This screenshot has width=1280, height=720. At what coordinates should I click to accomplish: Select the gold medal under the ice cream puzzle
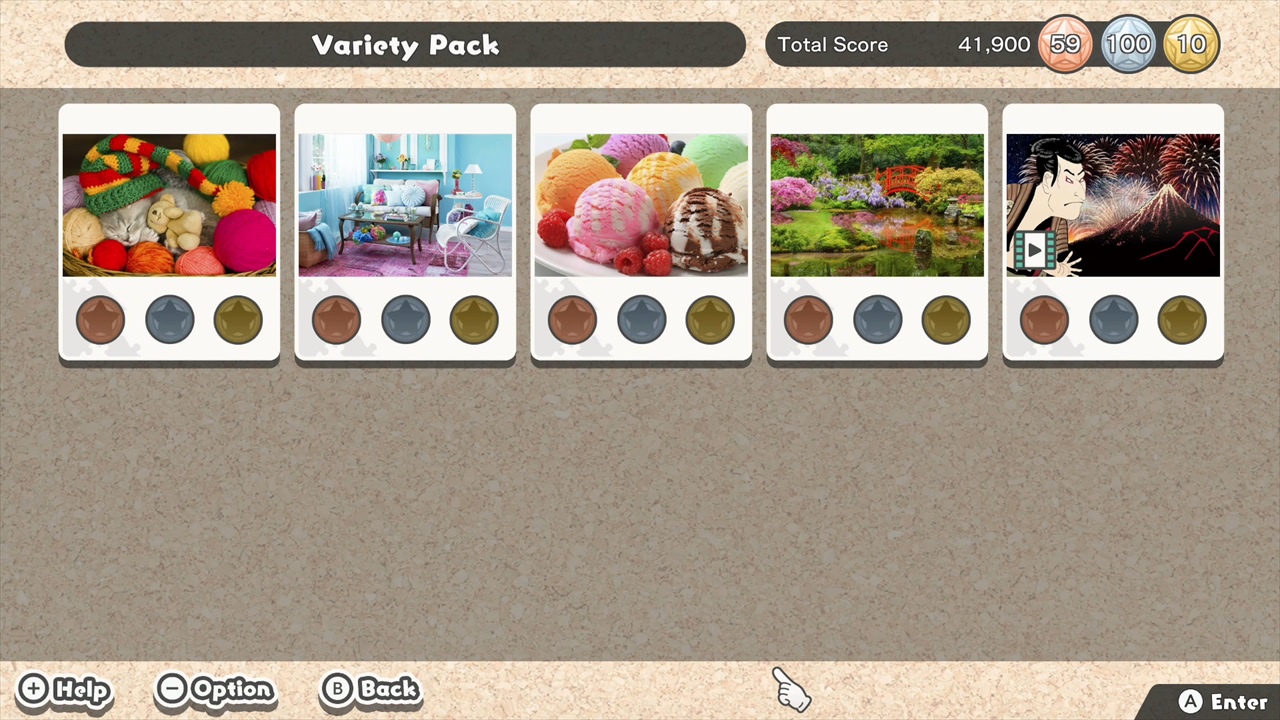pyautogui.click(x=710, y=318)
